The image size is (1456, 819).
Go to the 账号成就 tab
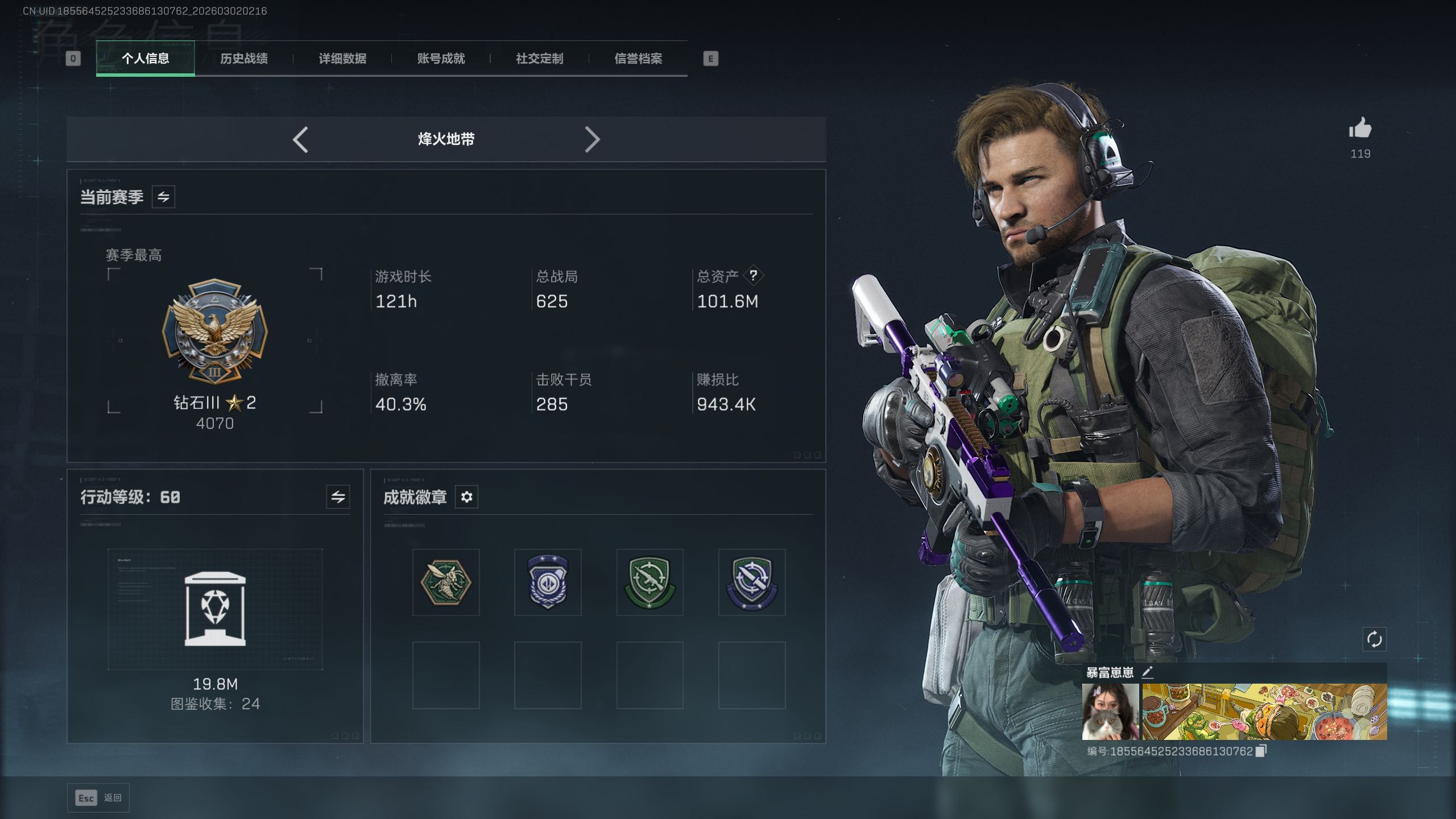tap(441, 59)
